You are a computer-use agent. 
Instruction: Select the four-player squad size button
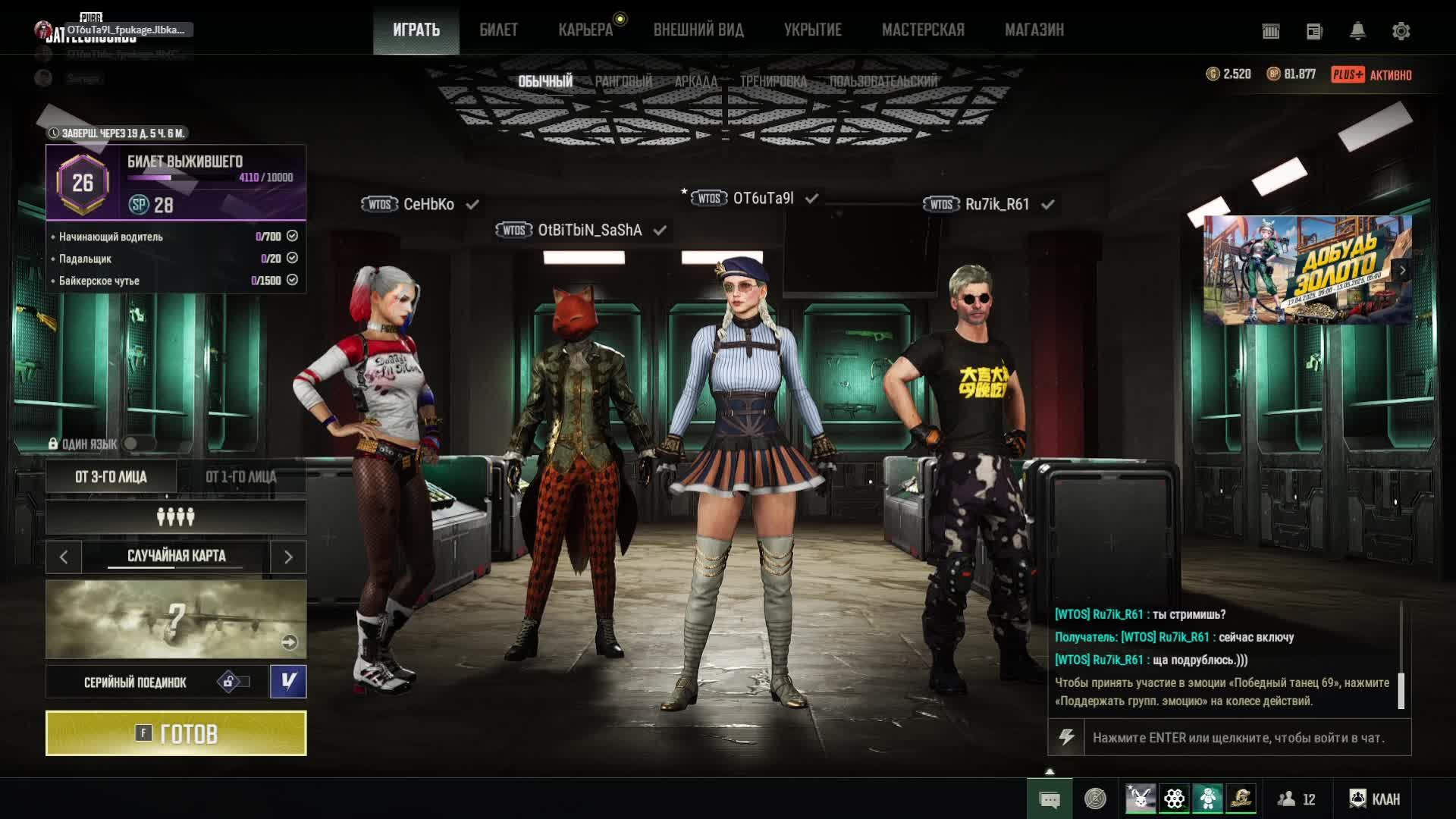click(x=176, y=517)
